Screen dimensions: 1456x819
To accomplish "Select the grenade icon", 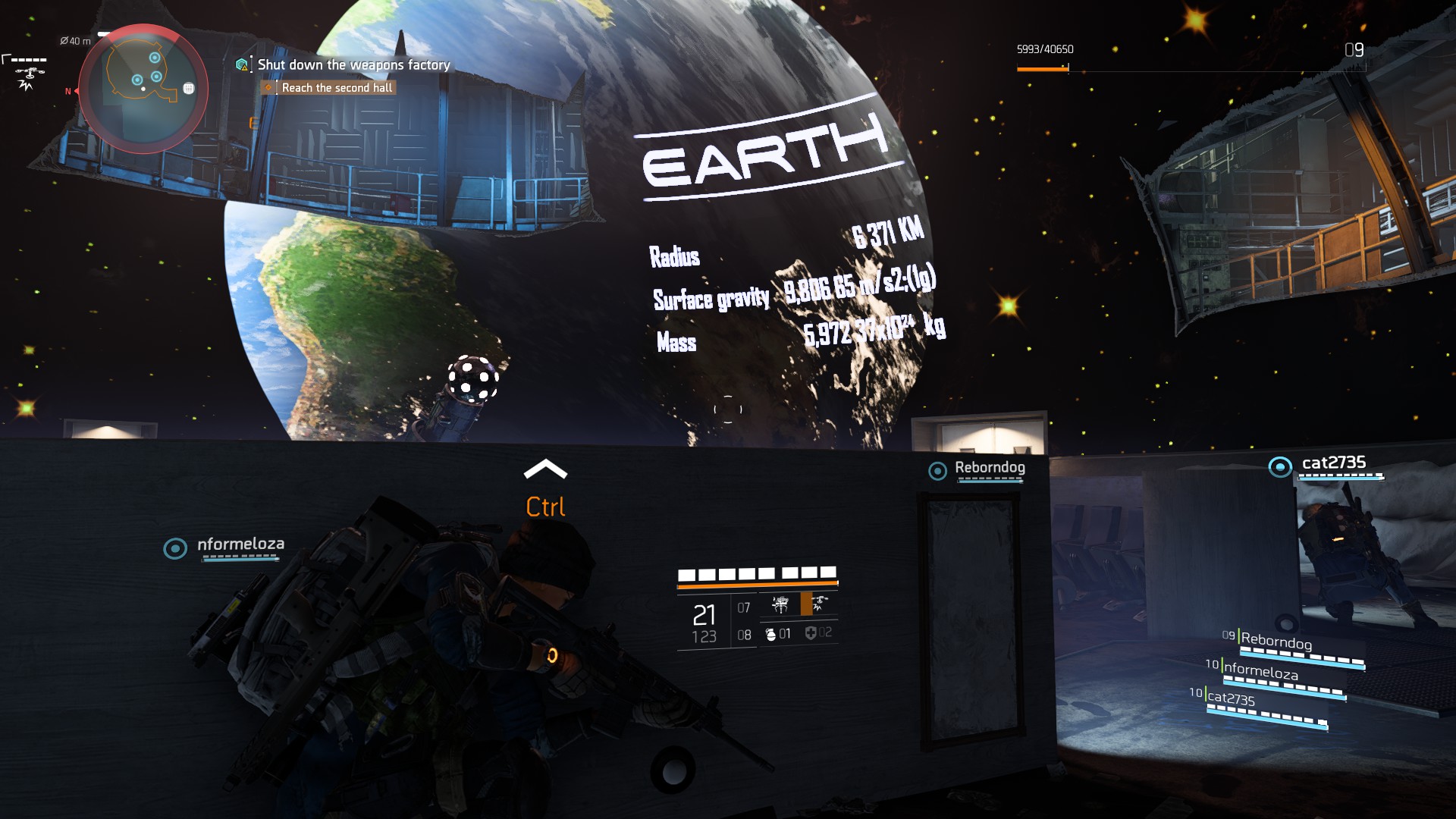I will click(x=771, y=634).
